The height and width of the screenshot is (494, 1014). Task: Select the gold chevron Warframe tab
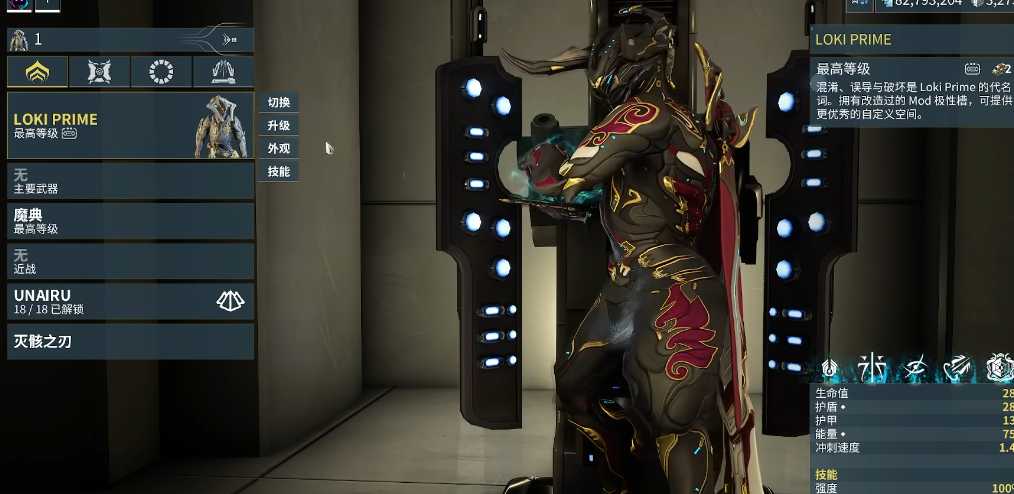click(x=38, y=72)
